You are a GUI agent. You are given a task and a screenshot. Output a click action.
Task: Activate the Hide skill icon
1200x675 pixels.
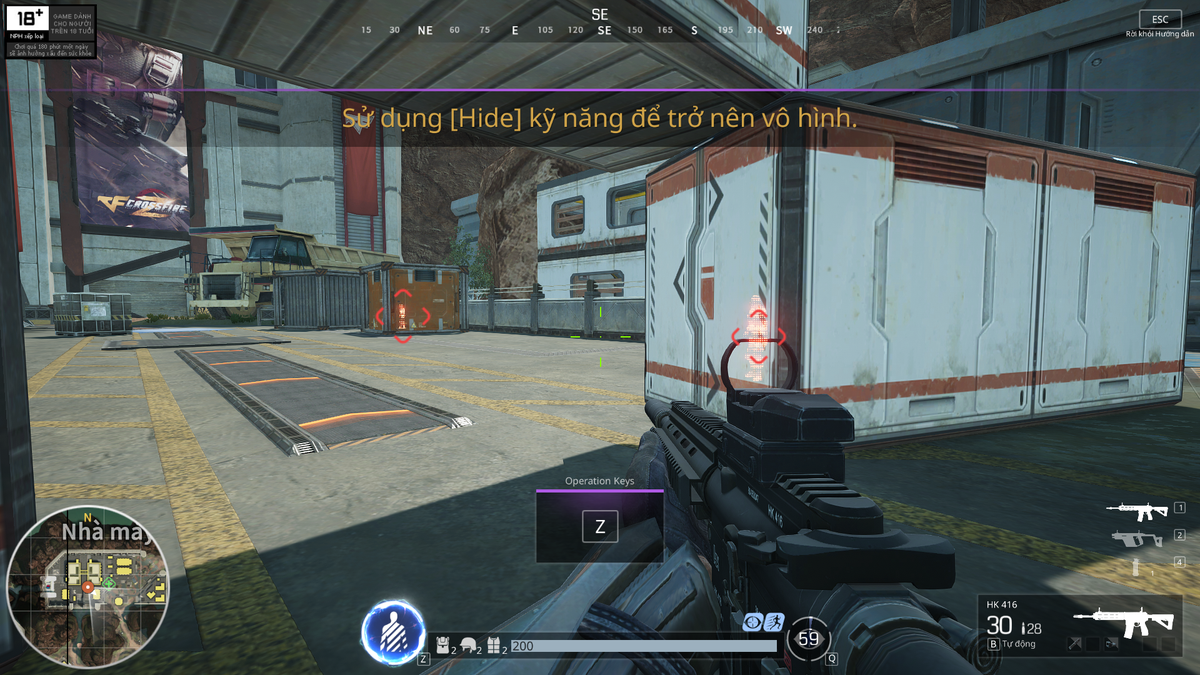(x=392, y=632)
